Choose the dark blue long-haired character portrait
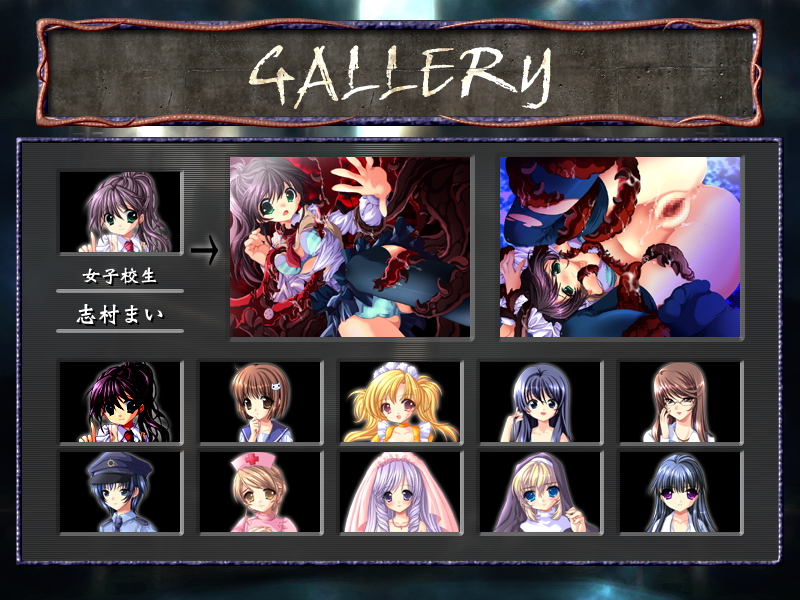This screenshot has width=800, height=600. [541, 402]
